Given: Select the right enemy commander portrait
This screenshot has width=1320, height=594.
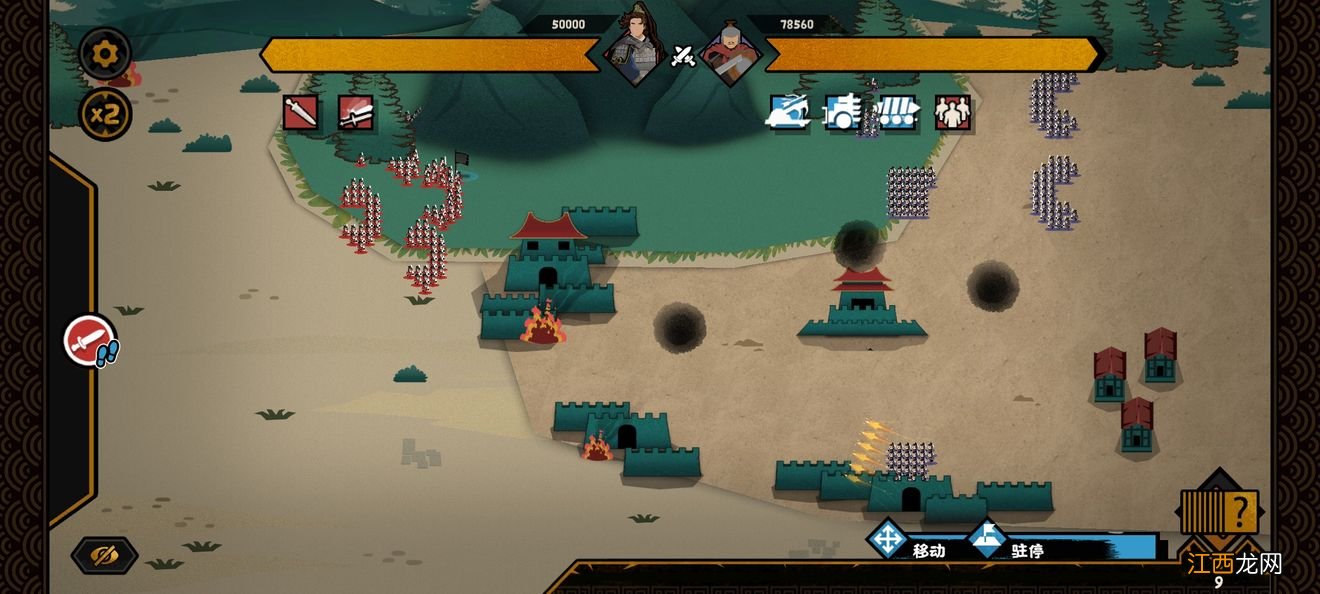Looking at the screenshot, I should click(730, 50).
